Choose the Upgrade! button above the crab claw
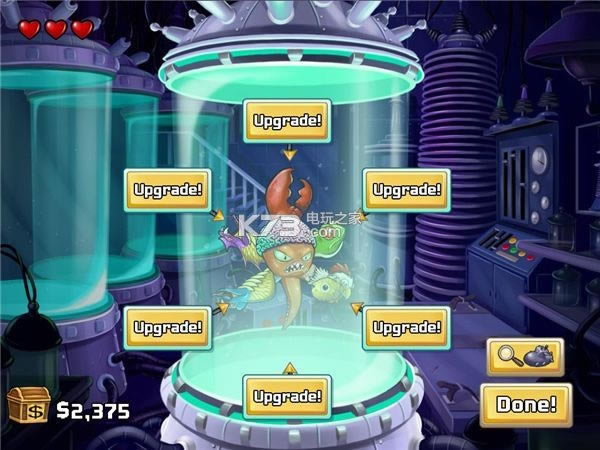 pyautogui.click(x=288, y=121)
